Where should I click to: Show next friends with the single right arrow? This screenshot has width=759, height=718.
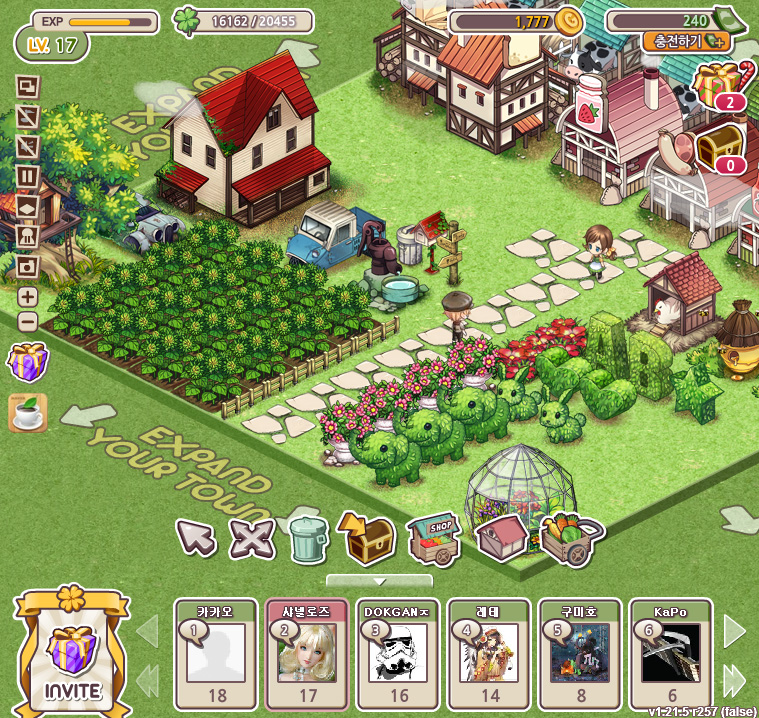[x=734, y=631]
